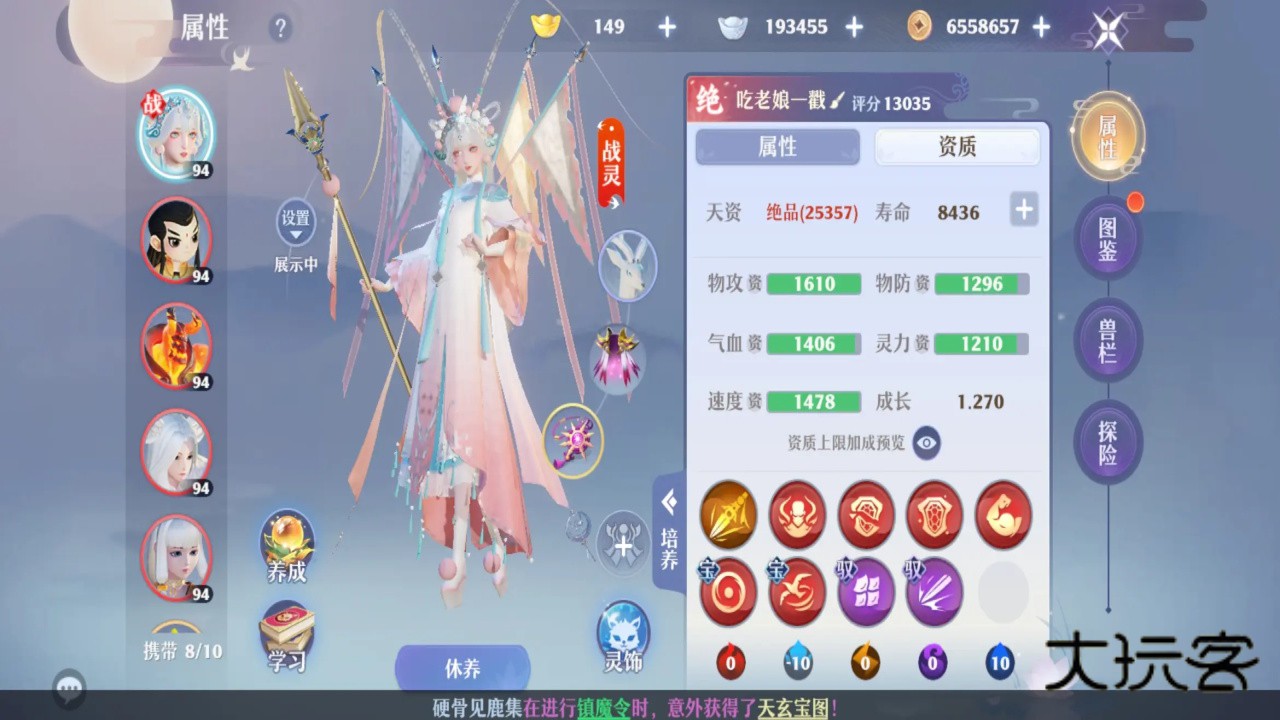Open the 兽栏 beast pen panel
Screen dimensions: 1280x720
1107,340
